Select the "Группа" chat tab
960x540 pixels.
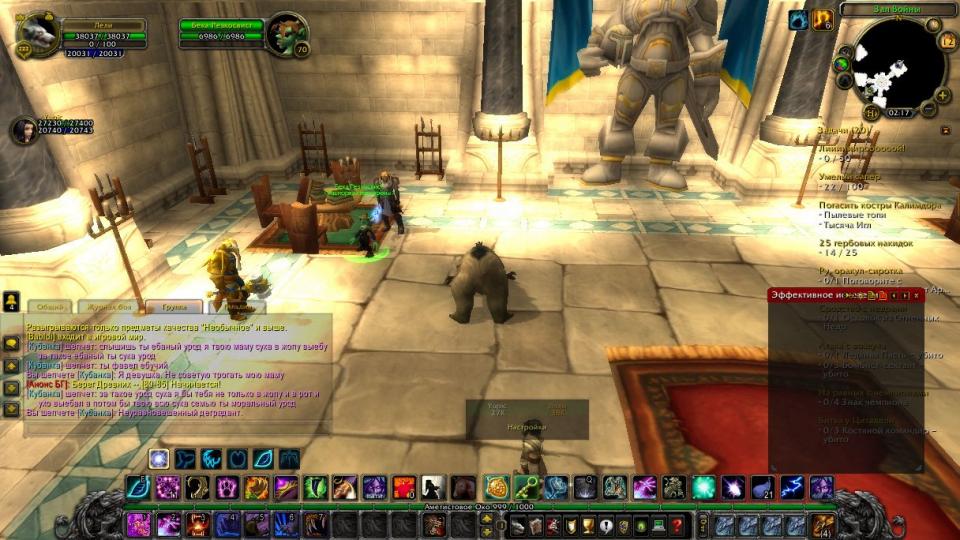point(174,307)
